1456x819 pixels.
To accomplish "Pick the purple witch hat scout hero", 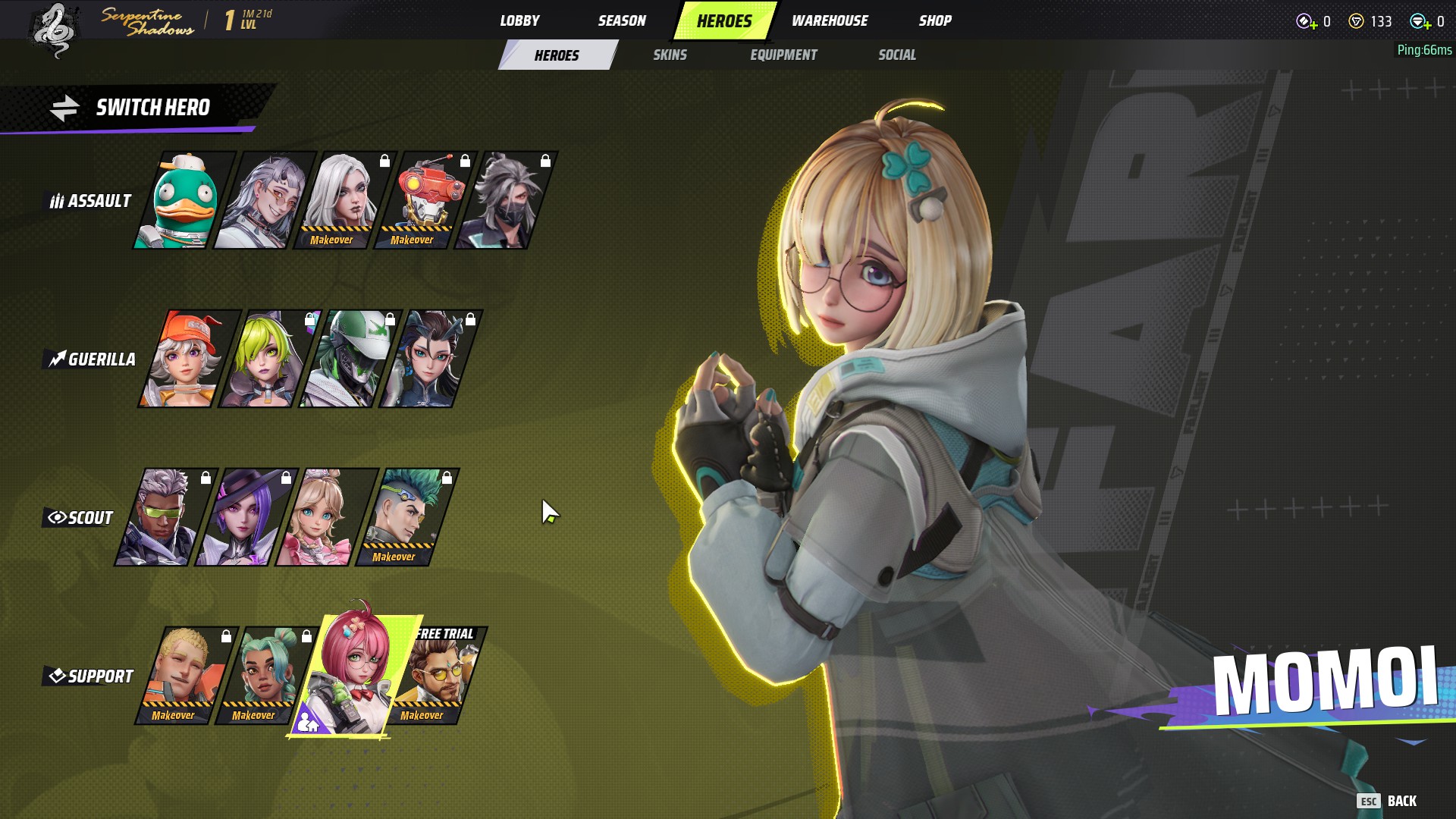I will tap(245, 518).
